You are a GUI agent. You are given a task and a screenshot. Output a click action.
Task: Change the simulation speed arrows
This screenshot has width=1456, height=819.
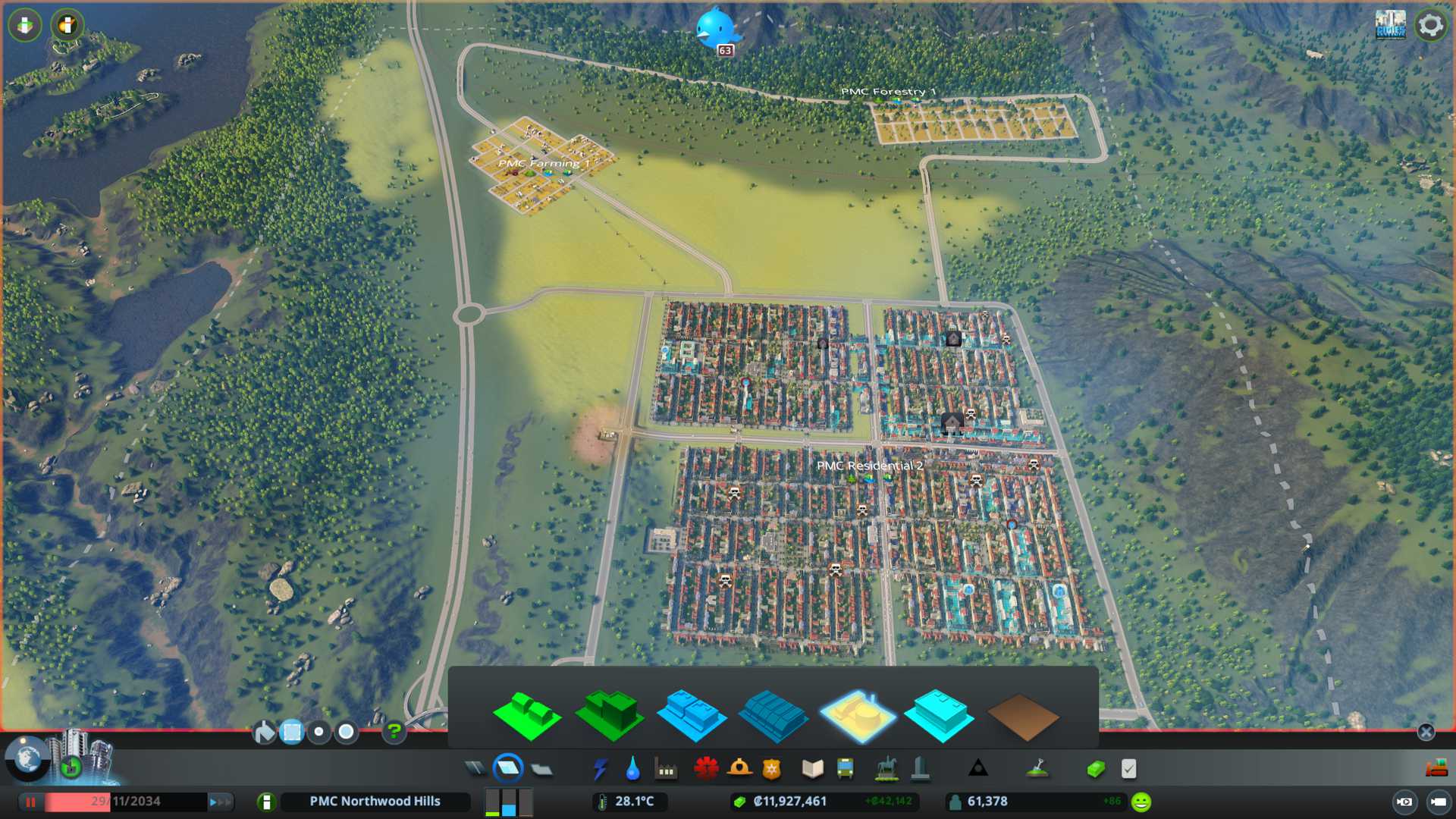point(220,802)
